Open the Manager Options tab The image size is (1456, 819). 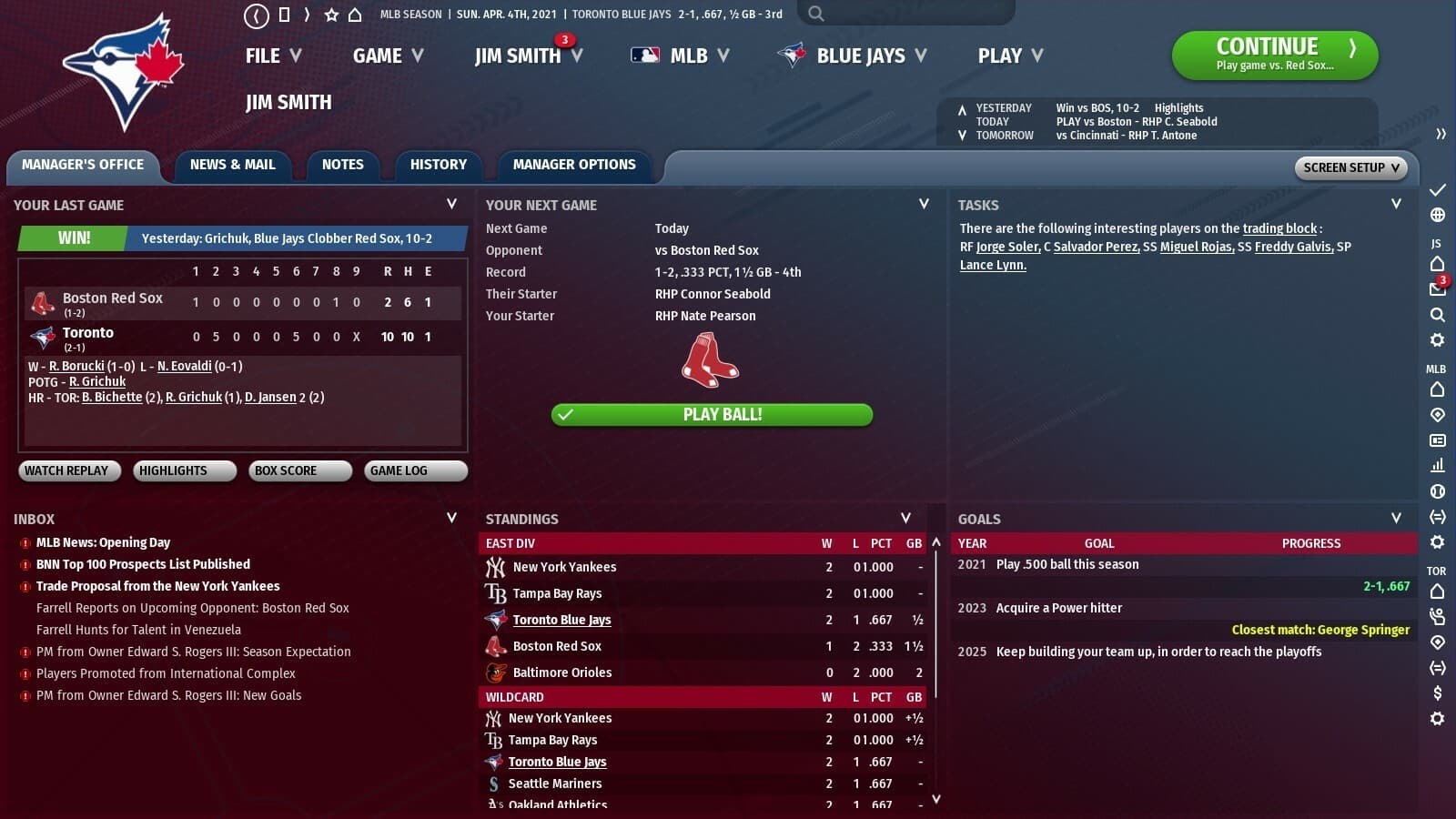point(574,165)
